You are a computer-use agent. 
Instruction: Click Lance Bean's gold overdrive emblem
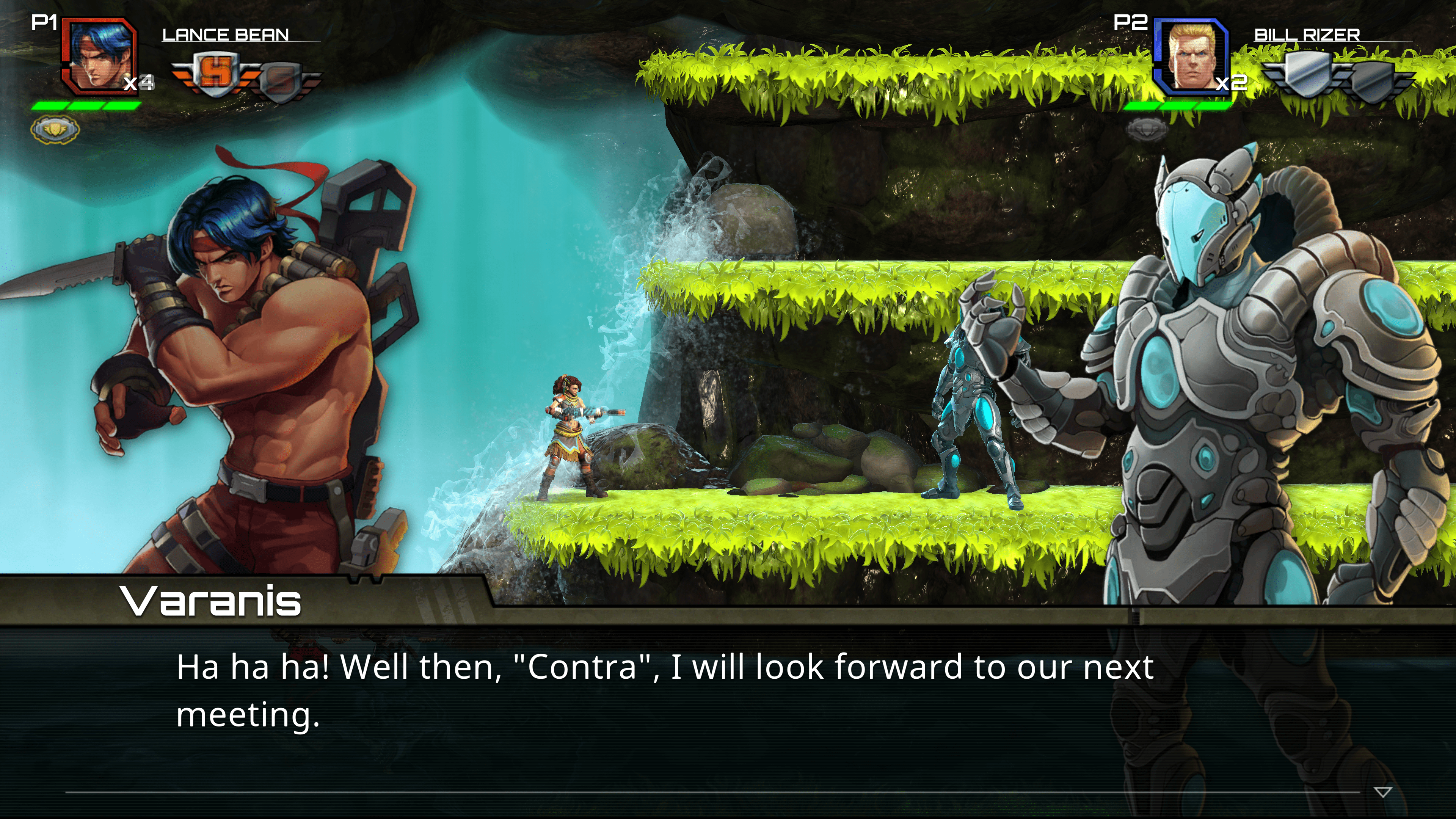pos(55,129)
